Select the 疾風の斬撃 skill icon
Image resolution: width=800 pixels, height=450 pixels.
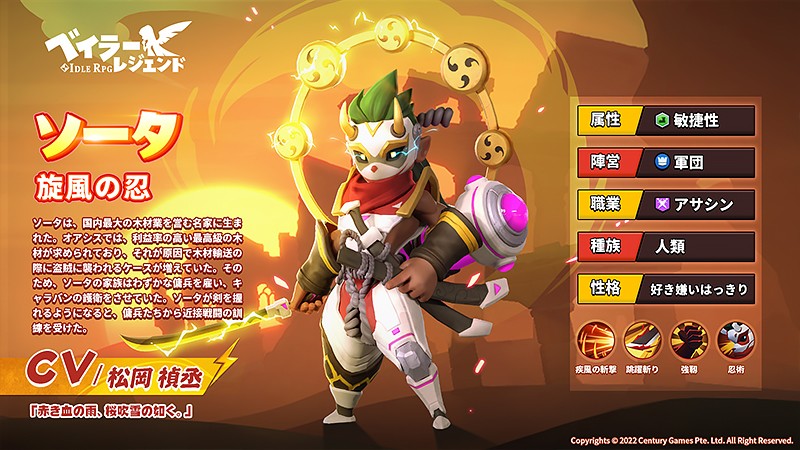pyautogui.click(x=598, y=340)
